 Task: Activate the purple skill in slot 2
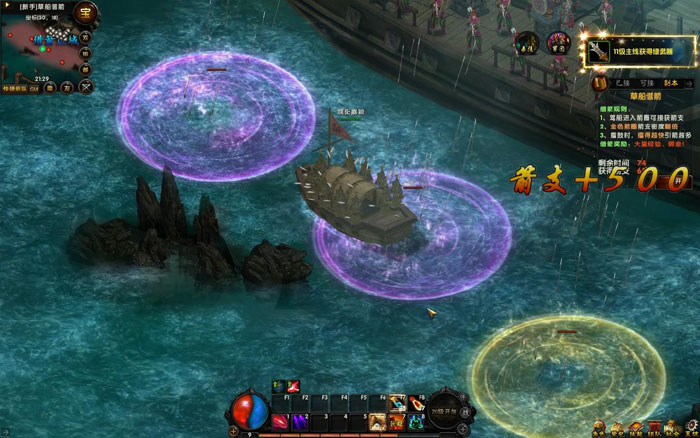click(298, 421)
